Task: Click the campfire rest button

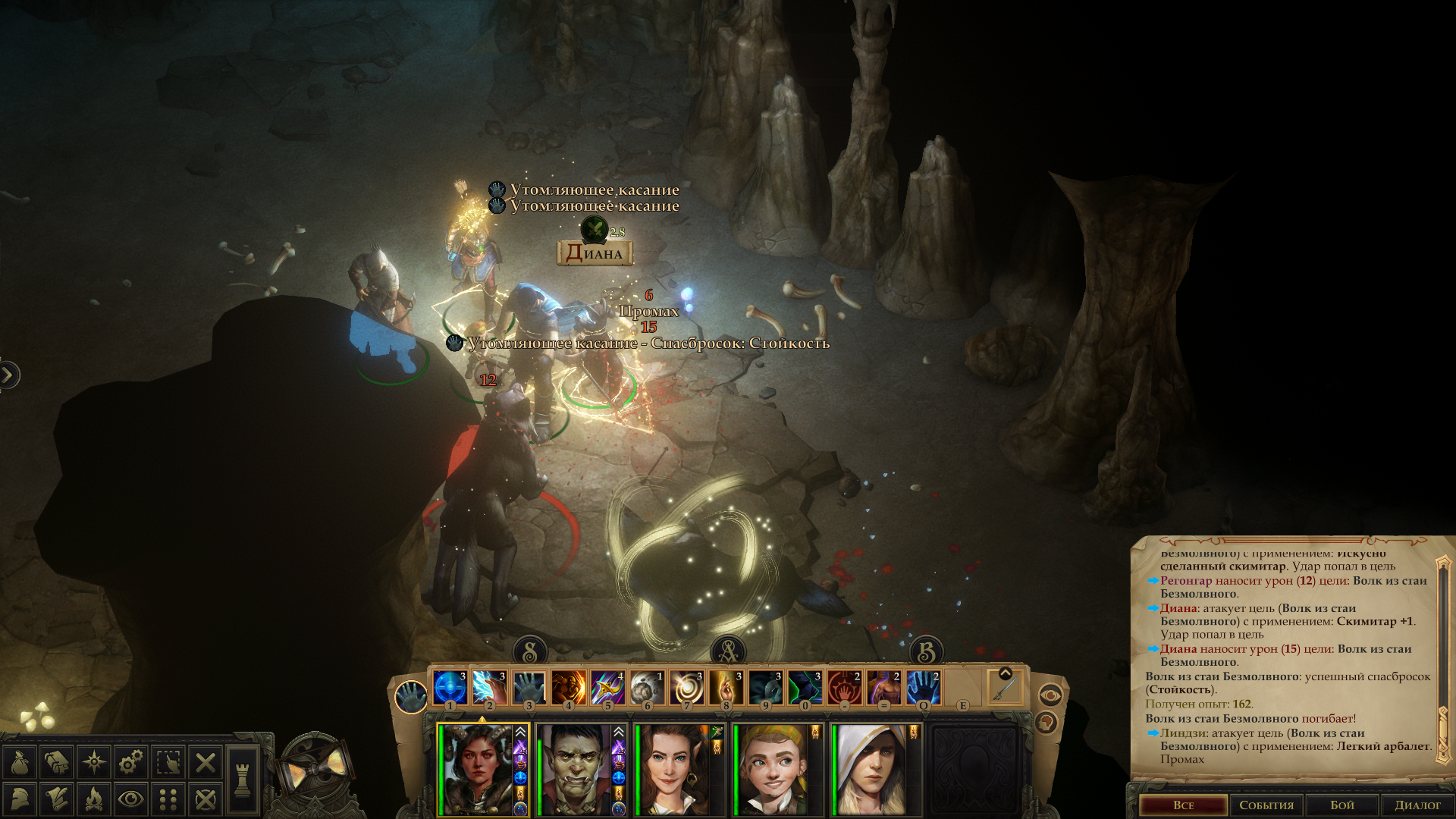Action: click(x=94, y=799)
